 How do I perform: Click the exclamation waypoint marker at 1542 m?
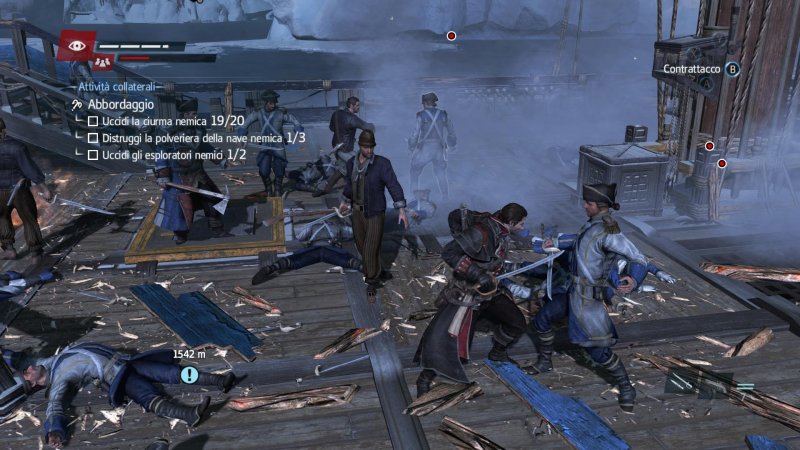coord(189,375)
